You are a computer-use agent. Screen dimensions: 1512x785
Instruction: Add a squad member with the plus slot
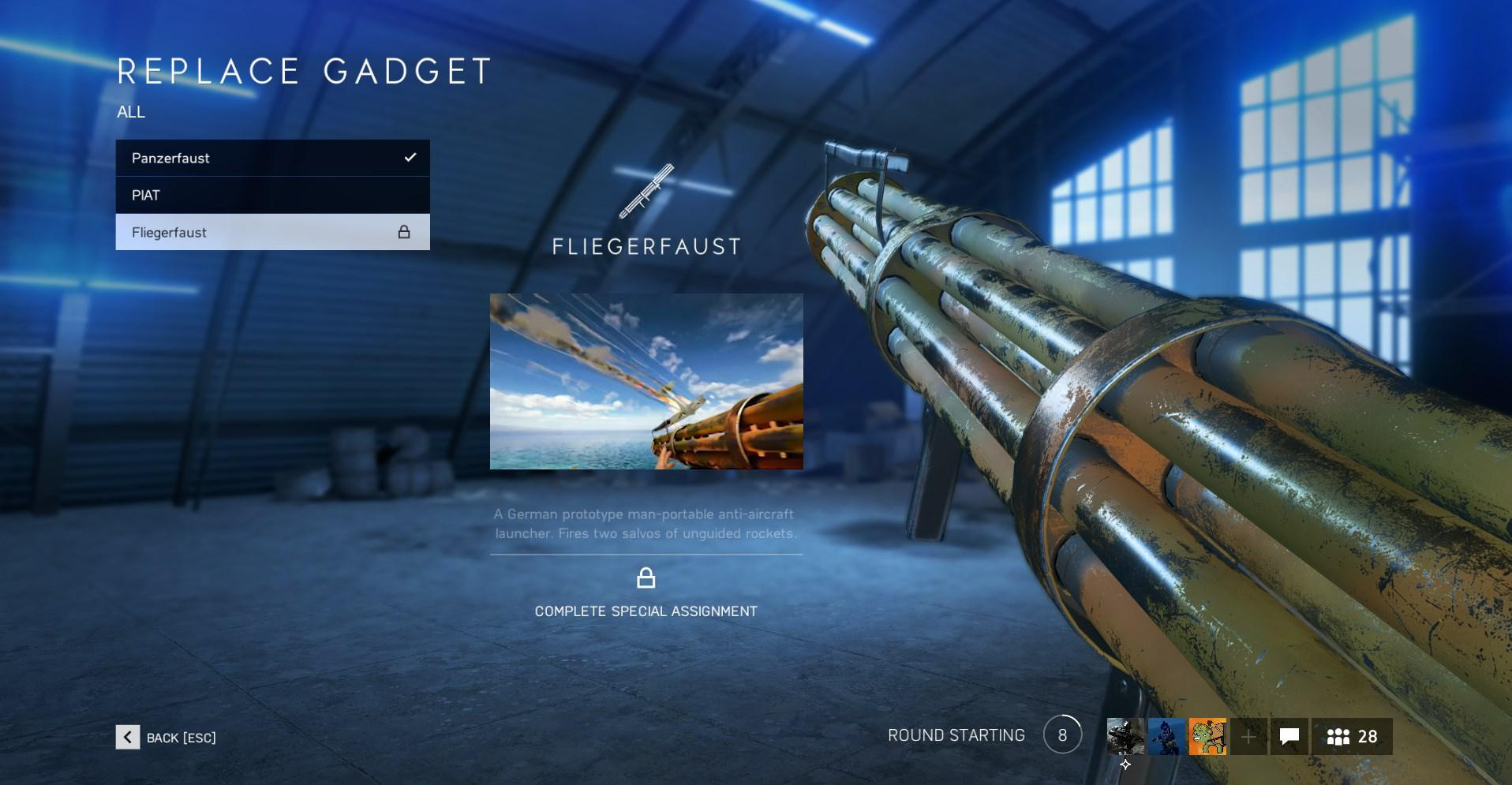pyautogui.click(x=1248, y=737)
